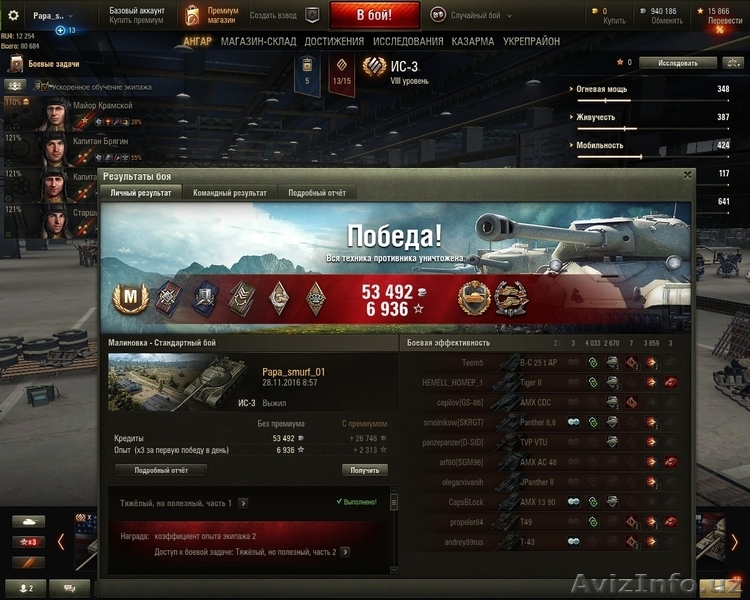The image size is (750, 600).
Task: Open the gear settings menu
Action: click(13, 15)
